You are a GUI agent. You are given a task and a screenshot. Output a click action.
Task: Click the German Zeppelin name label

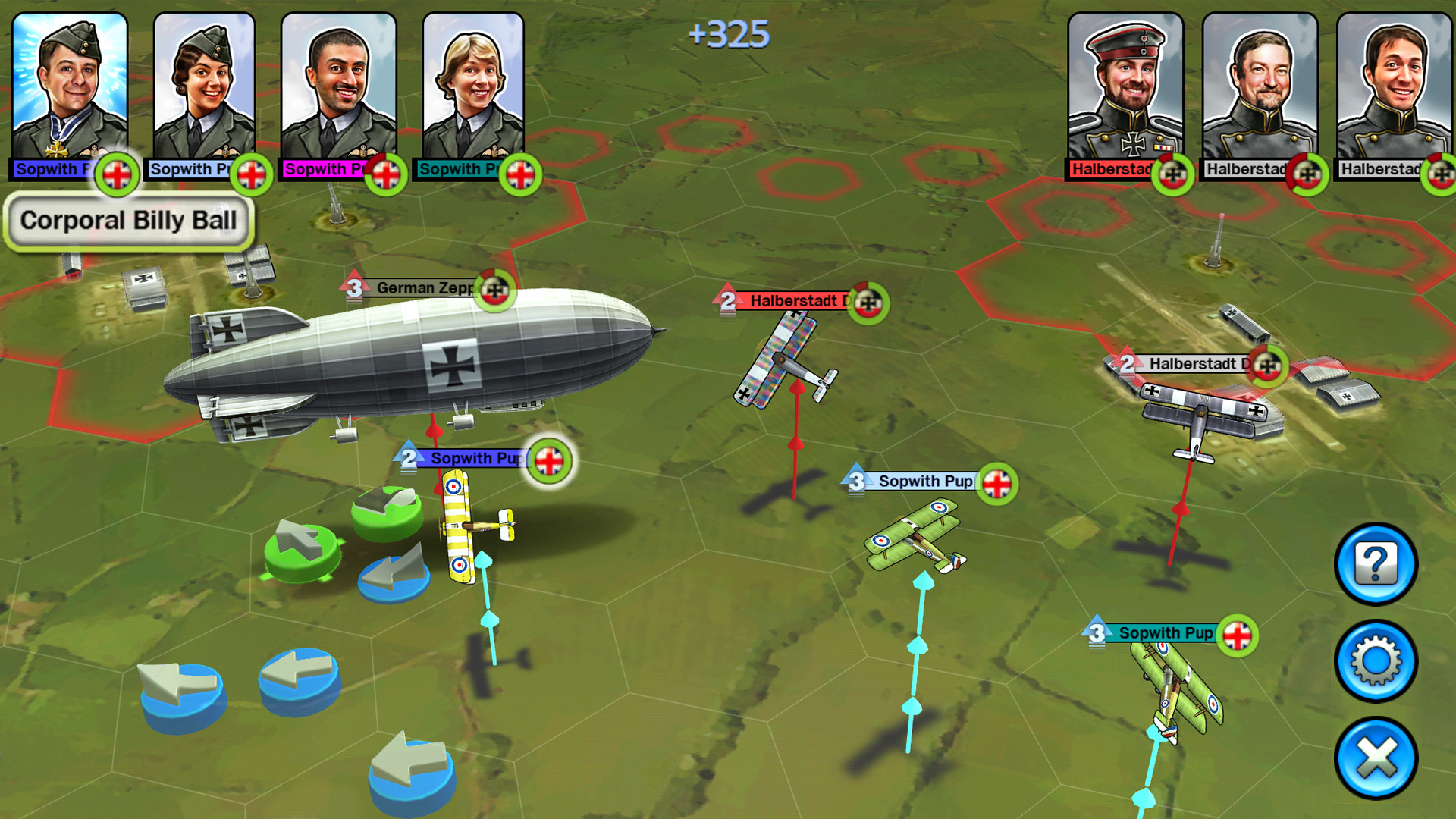pos(425,288)
